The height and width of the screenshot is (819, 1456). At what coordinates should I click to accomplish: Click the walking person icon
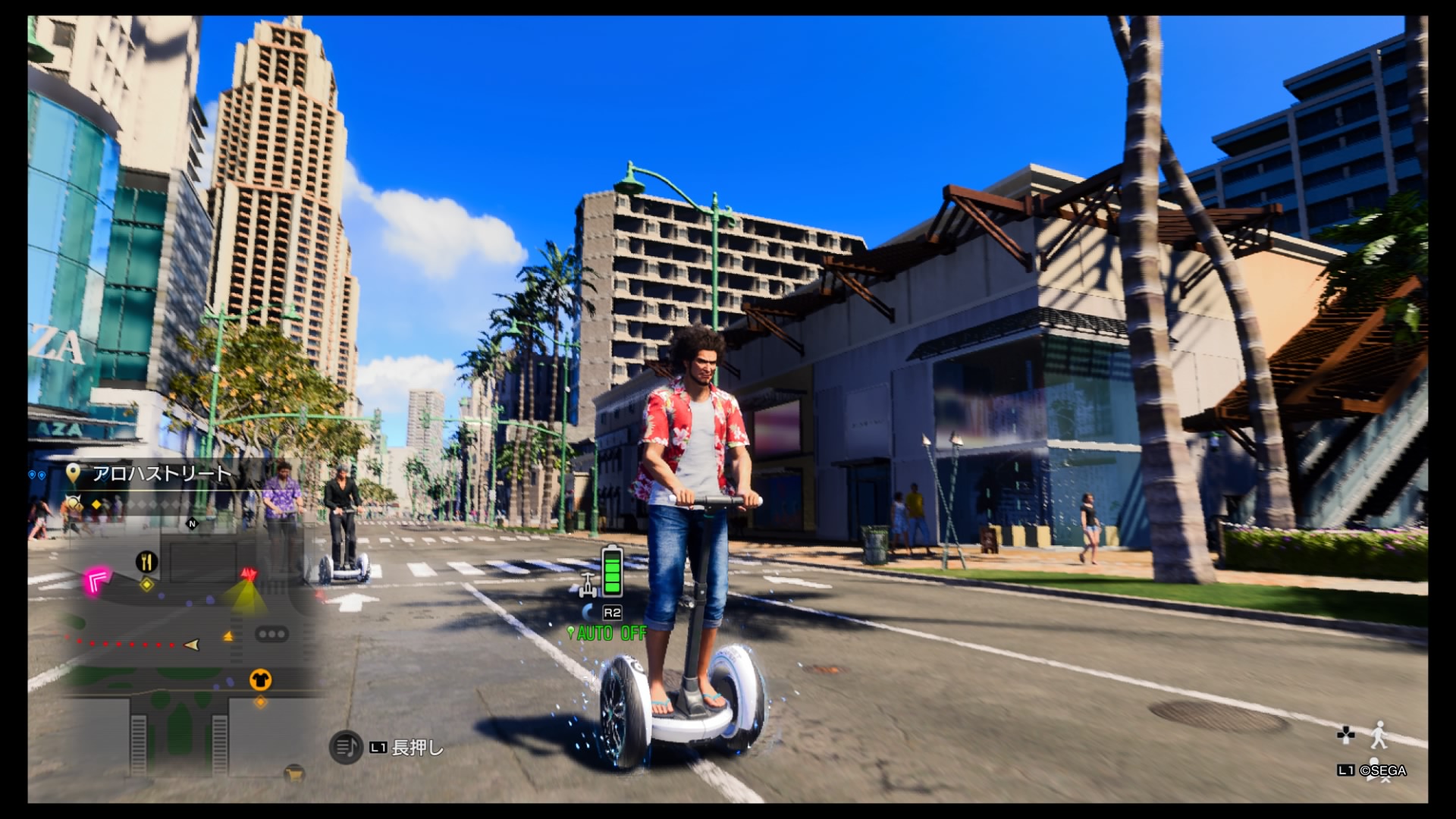point(1379,733)
